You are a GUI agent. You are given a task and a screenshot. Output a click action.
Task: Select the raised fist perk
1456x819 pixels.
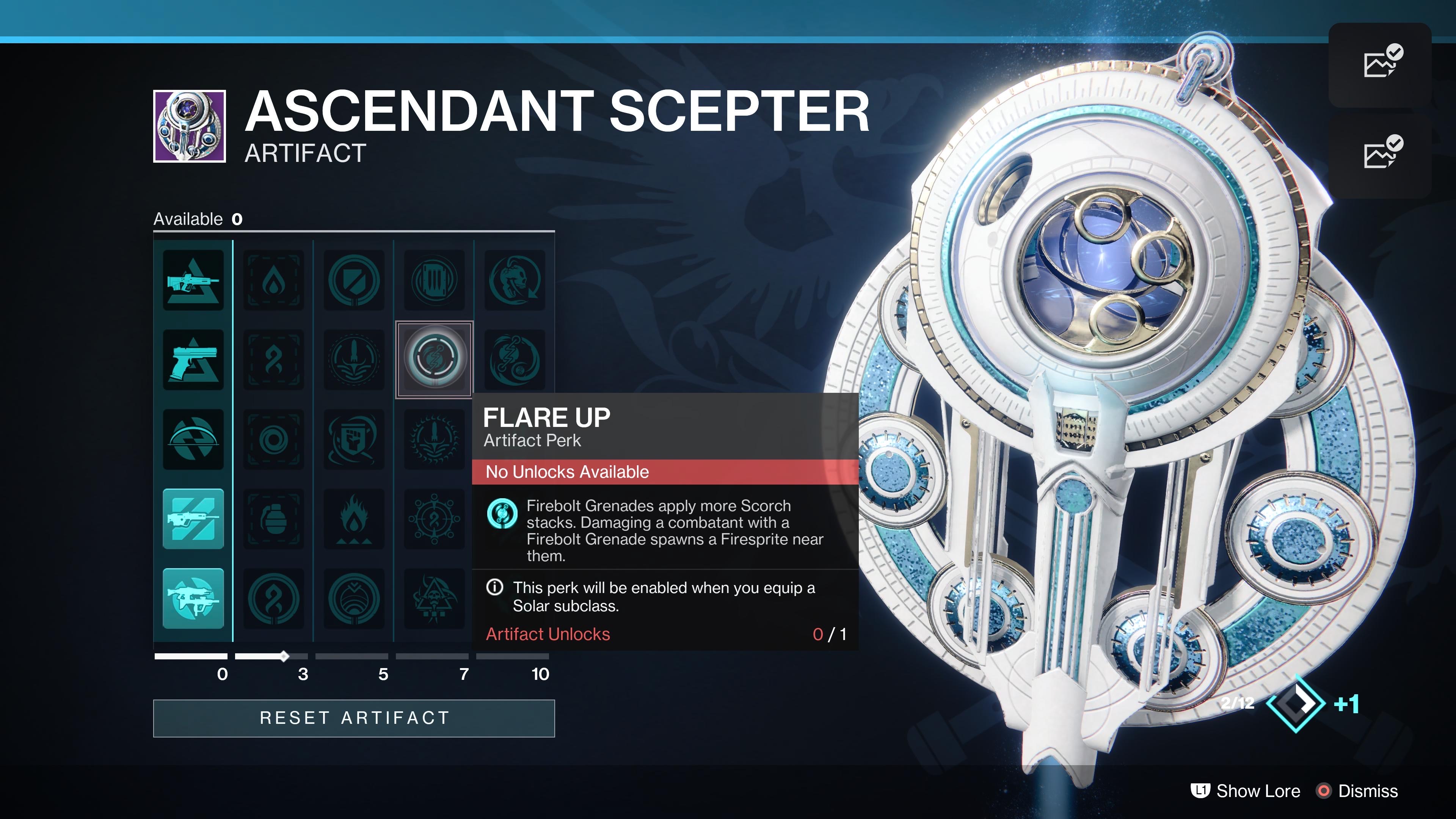tap(354, 439)
